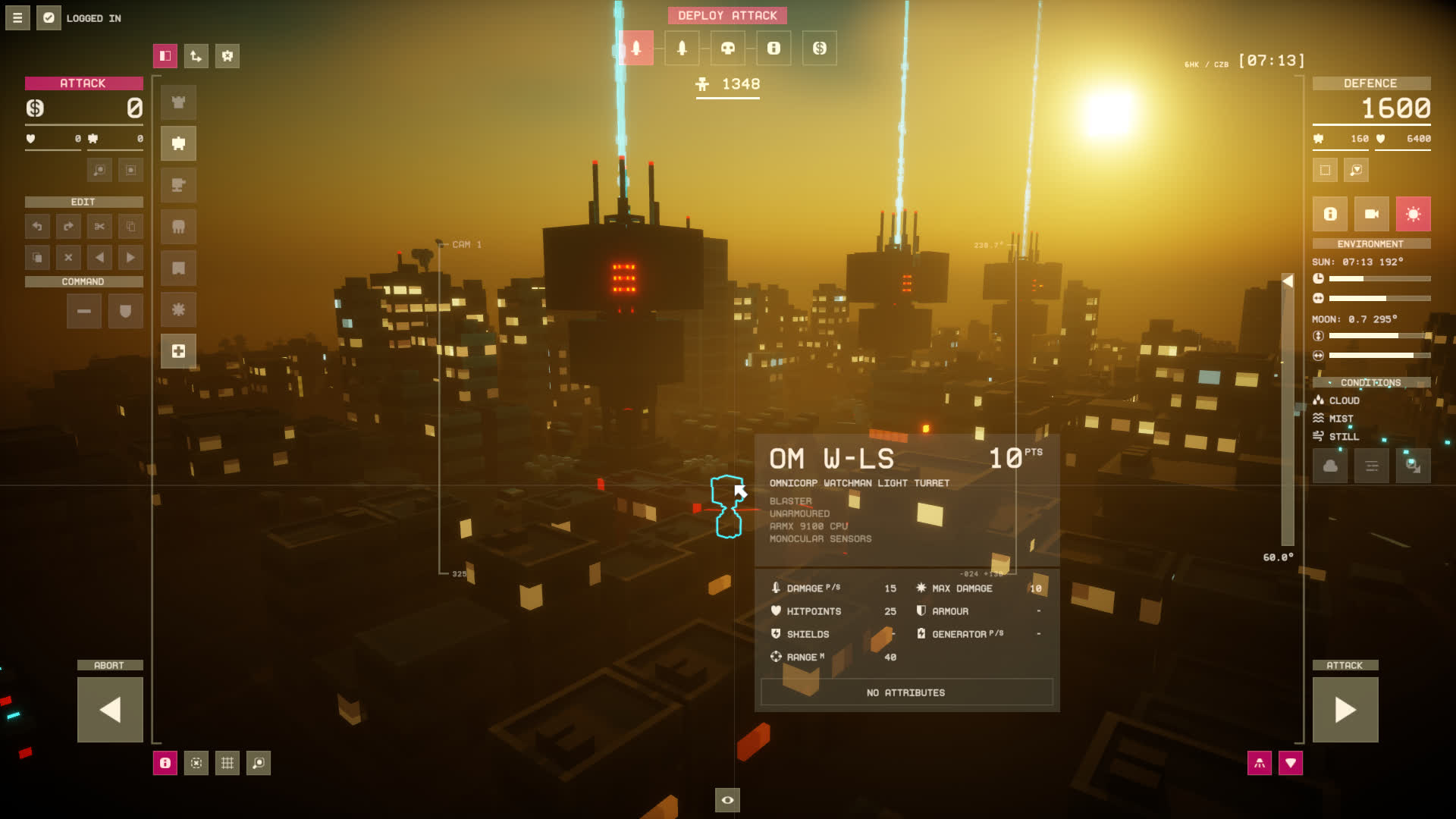1456x819 pixels.
Task: Select the sun environment button
Action: pyautogui.click(x=1413, y=214)
